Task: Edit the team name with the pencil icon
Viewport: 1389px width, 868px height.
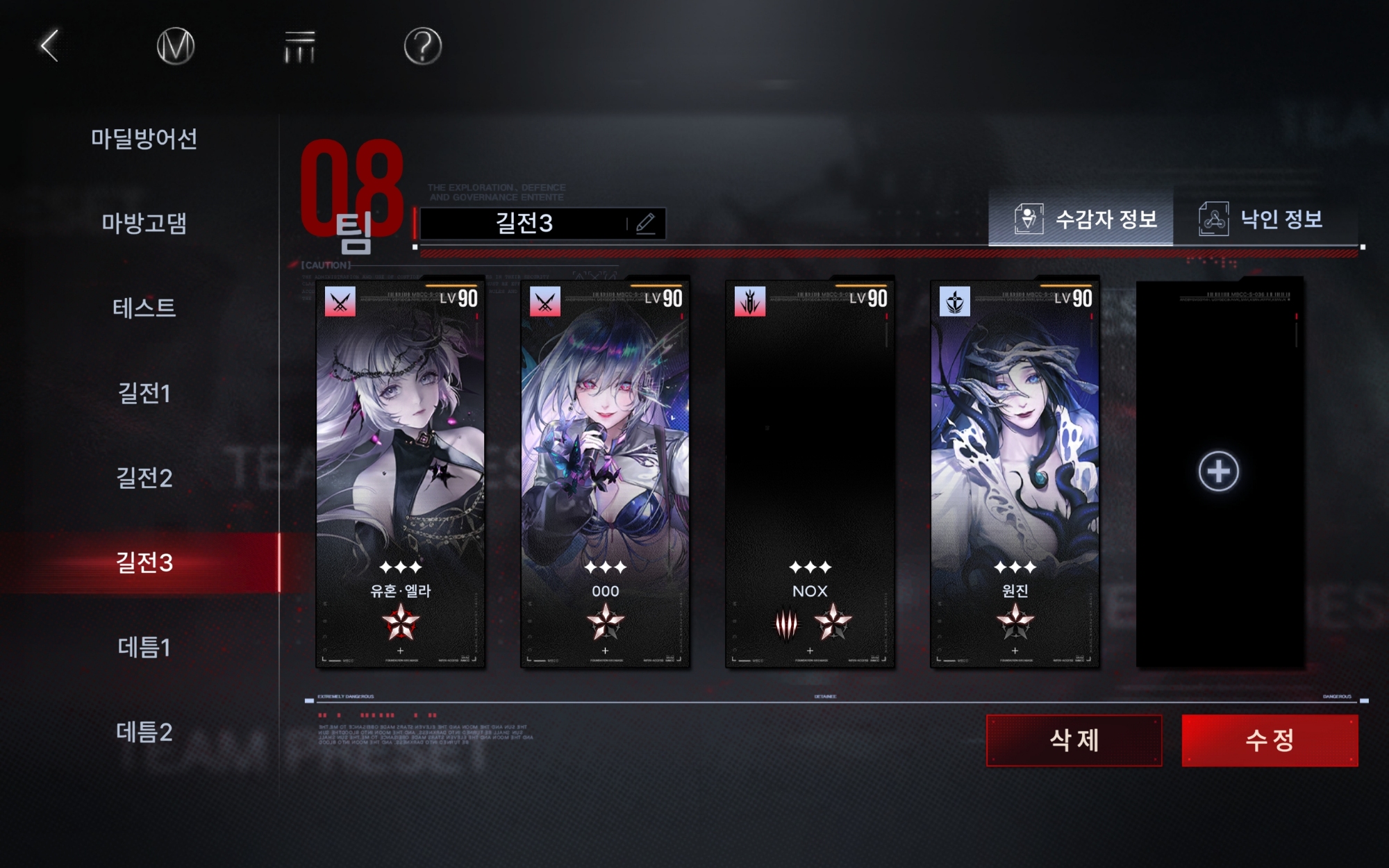Action: click(x=645, y=223)
